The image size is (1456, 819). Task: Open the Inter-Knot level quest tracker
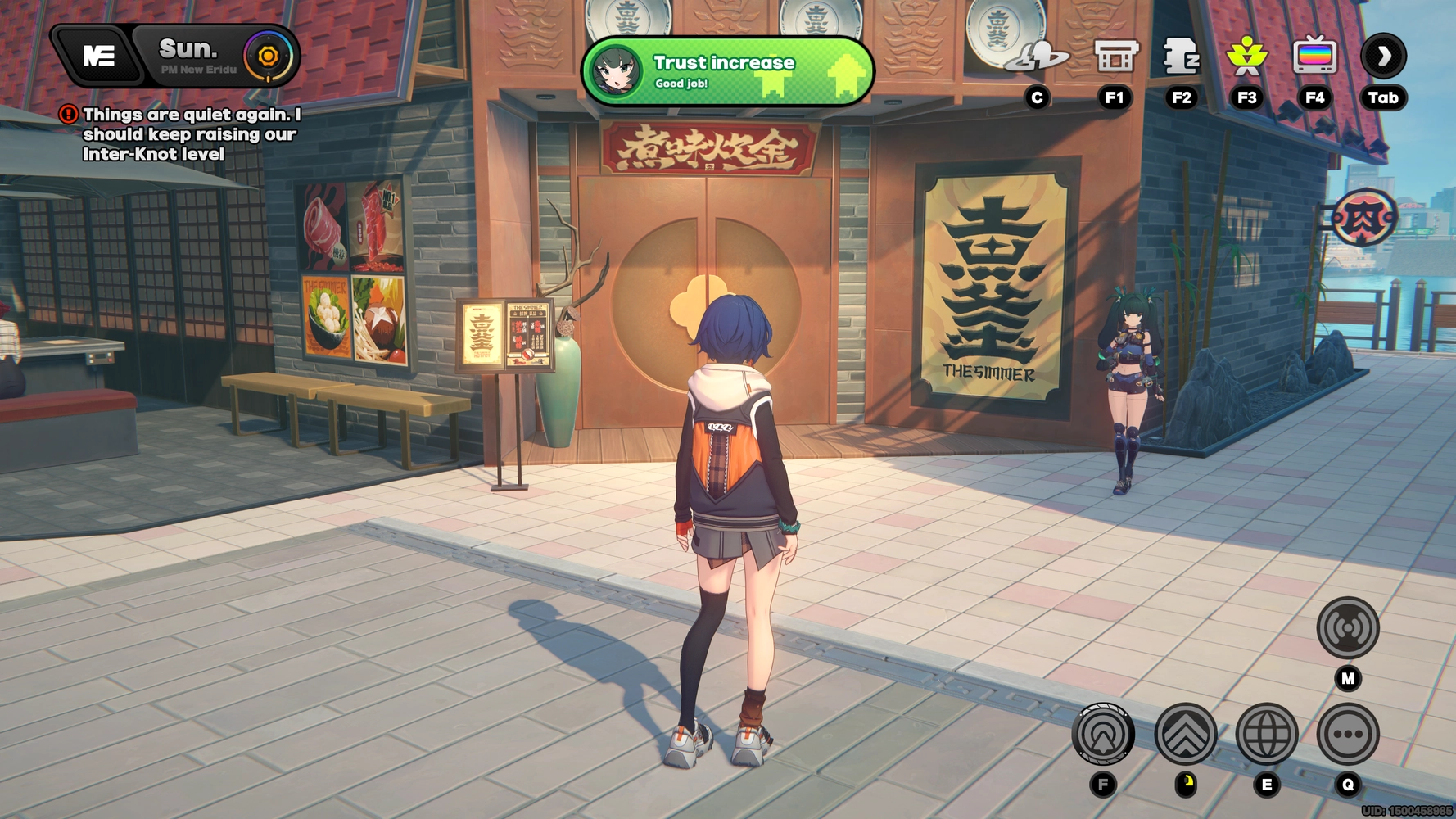click(190, 134)
